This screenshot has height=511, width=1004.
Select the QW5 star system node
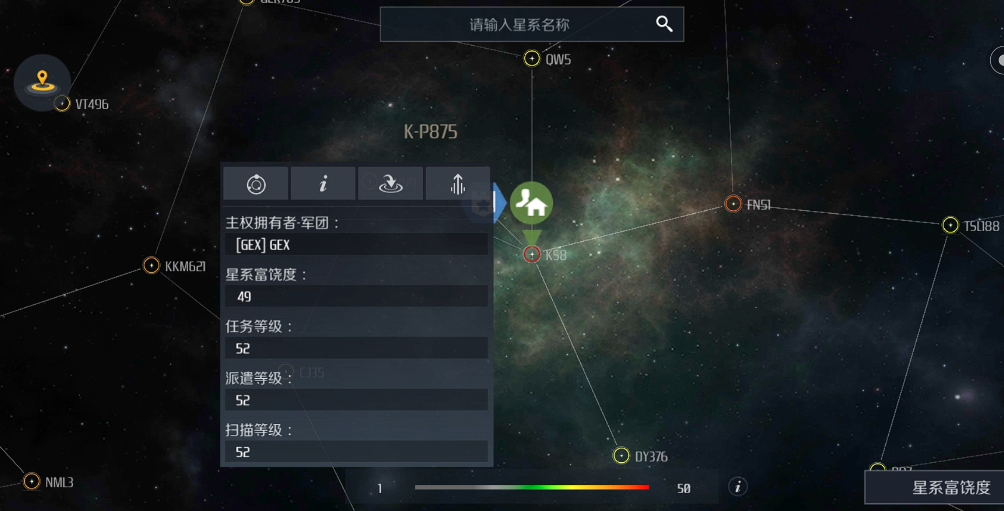click(532, 59)
